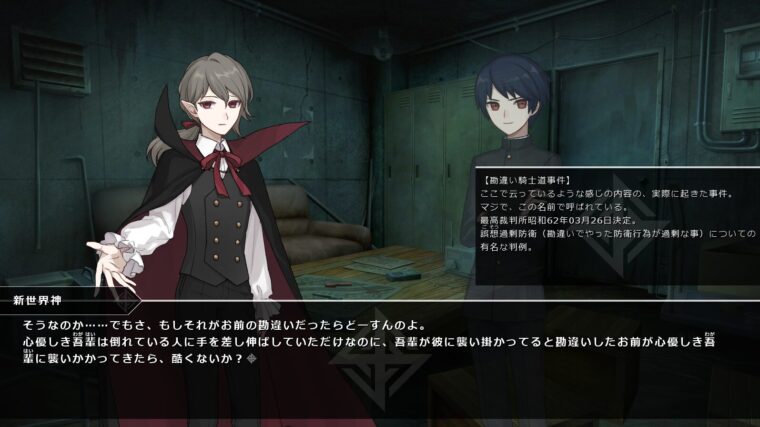This screenshot has width=760, height=427.
Task: Click the advance marker ending the dialogue
Action: 252,358
